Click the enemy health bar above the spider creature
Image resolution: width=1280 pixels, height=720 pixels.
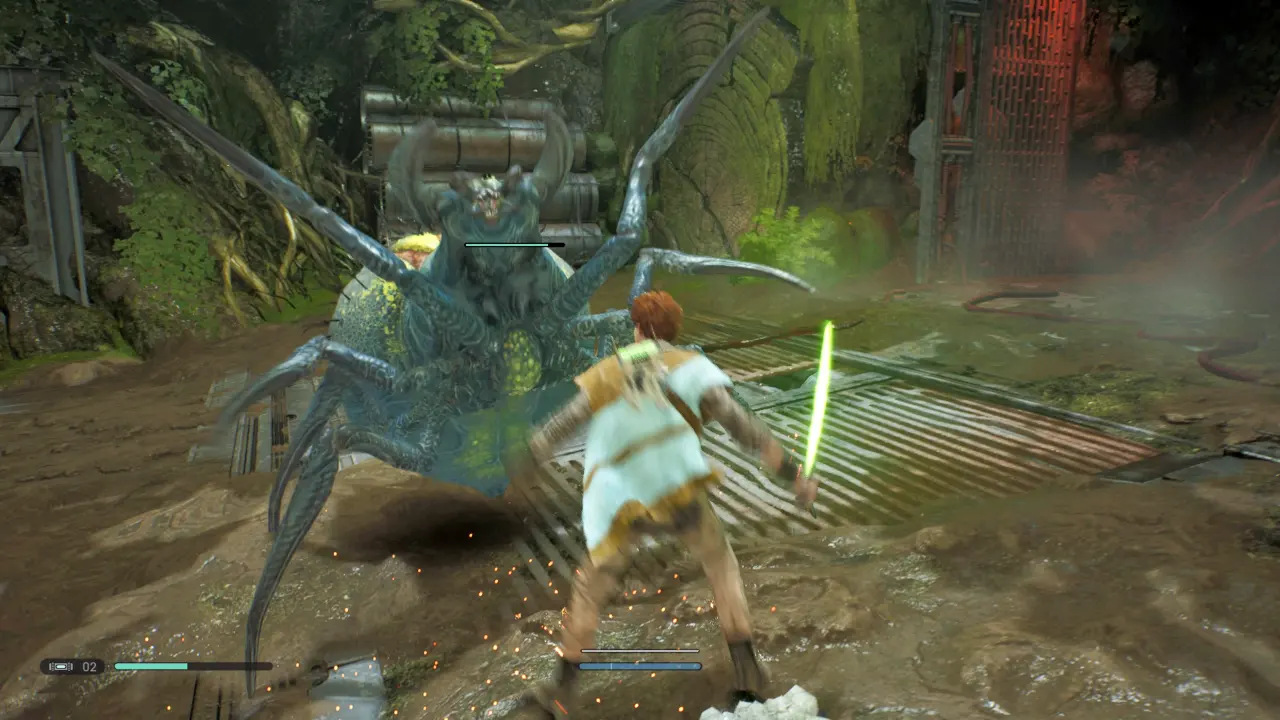(x=515, y=243)
